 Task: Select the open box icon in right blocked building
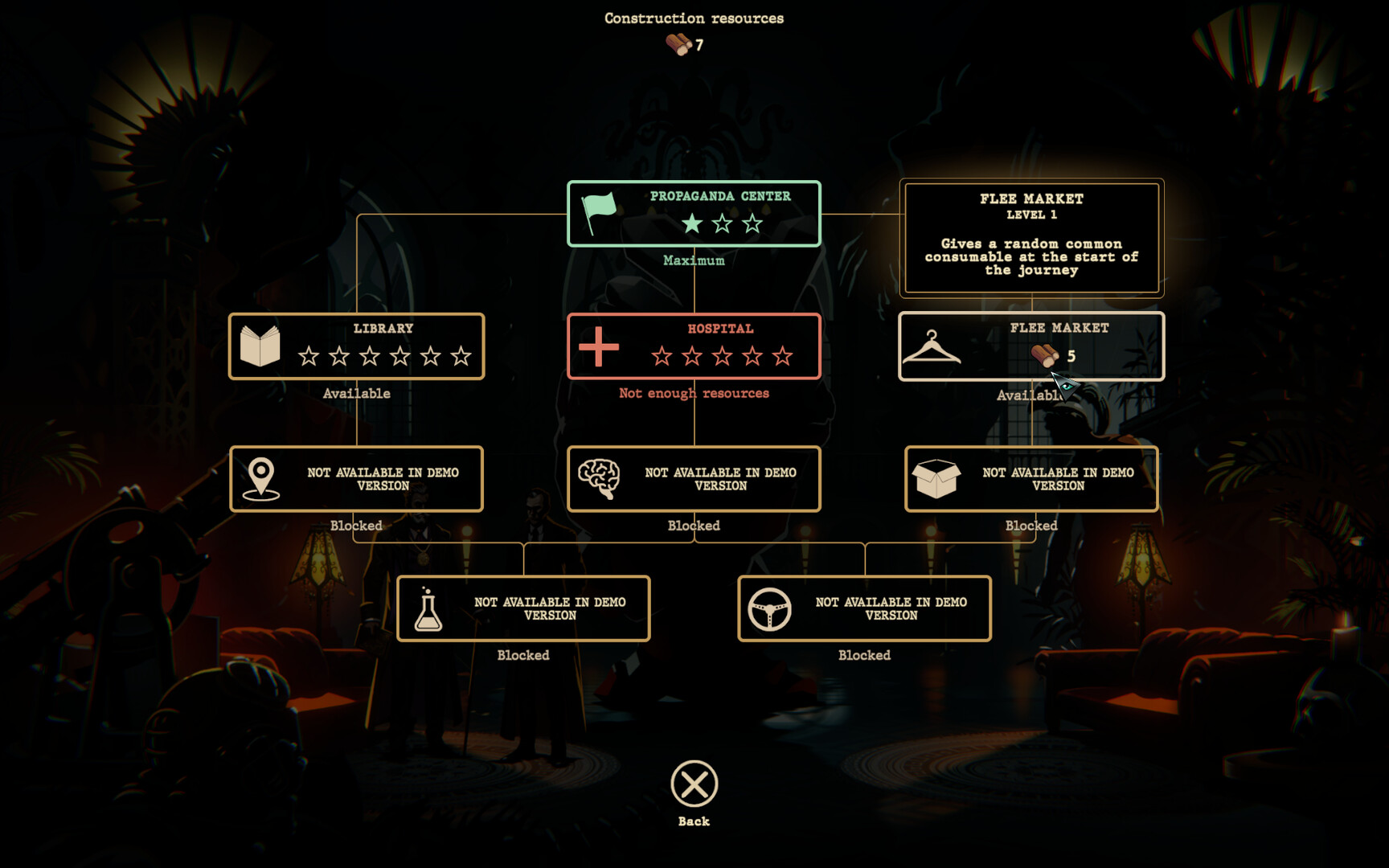(936, 478)
